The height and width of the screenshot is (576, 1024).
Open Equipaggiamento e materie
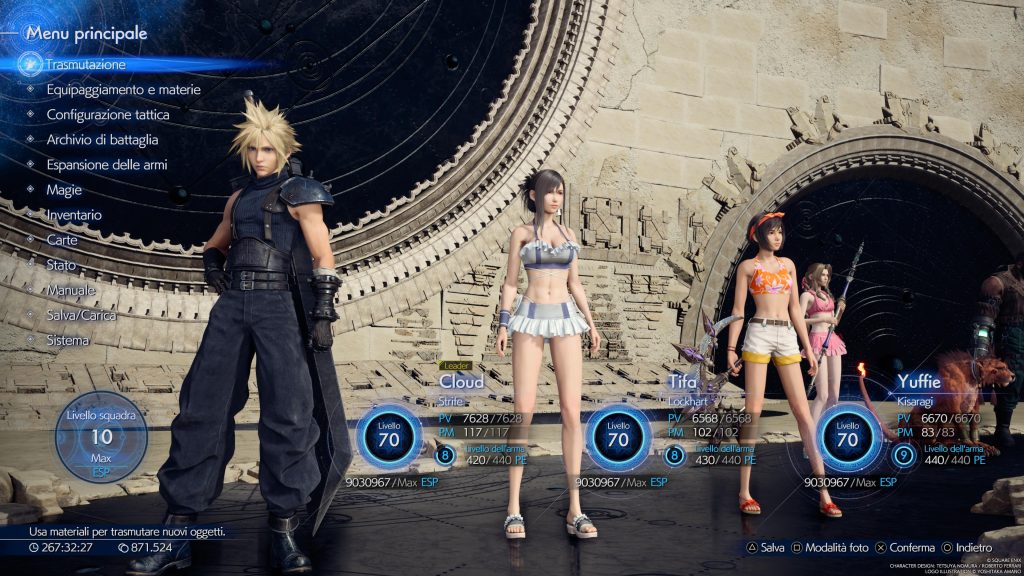point(123,89)
